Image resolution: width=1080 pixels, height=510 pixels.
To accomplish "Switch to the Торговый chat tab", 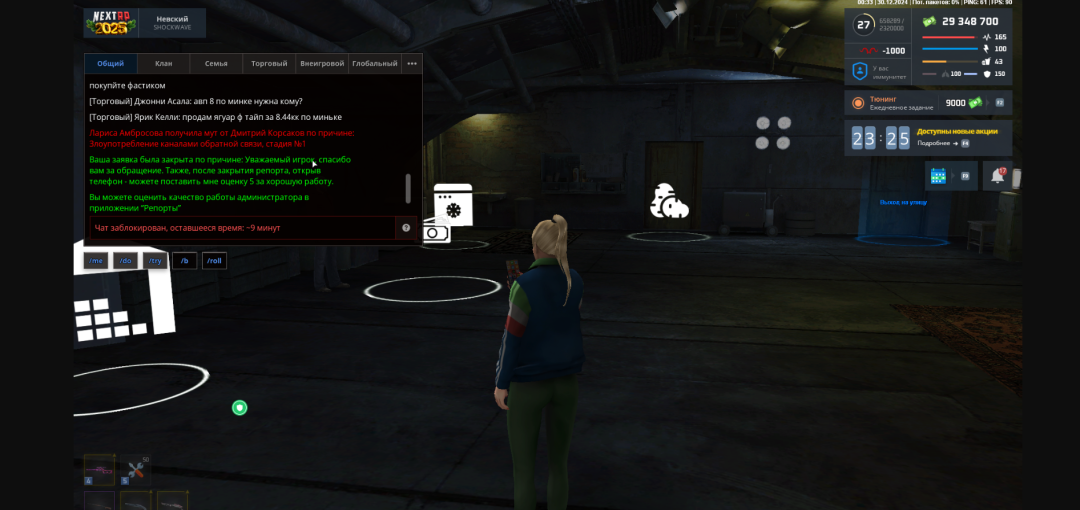I will coord(269,63).
